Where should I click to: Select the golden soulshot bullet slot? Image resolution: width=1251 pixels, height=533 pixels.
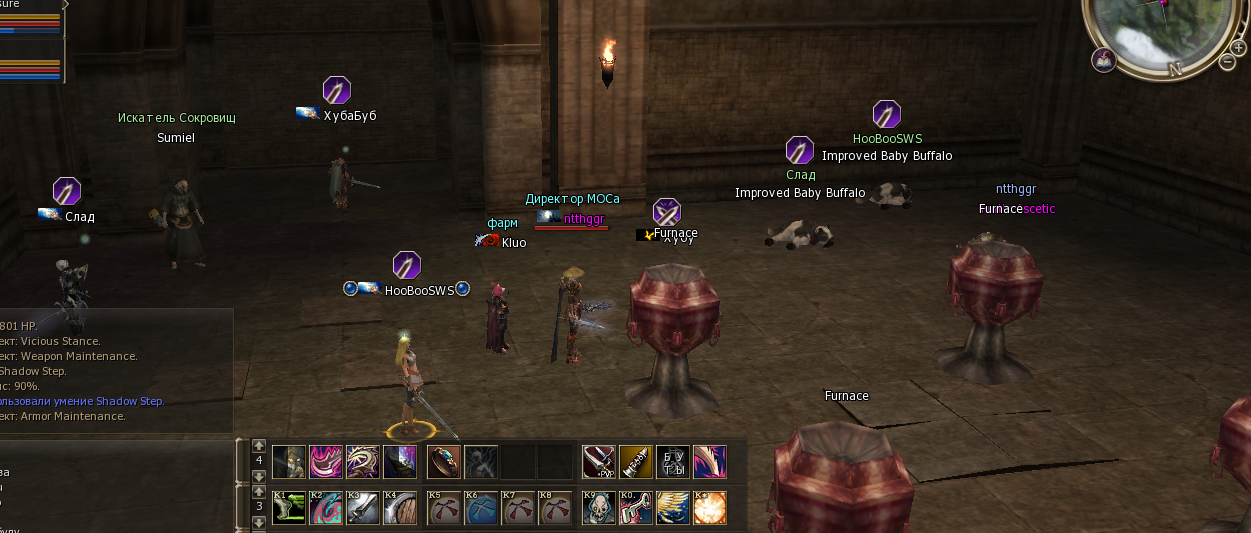coord(636,462)
